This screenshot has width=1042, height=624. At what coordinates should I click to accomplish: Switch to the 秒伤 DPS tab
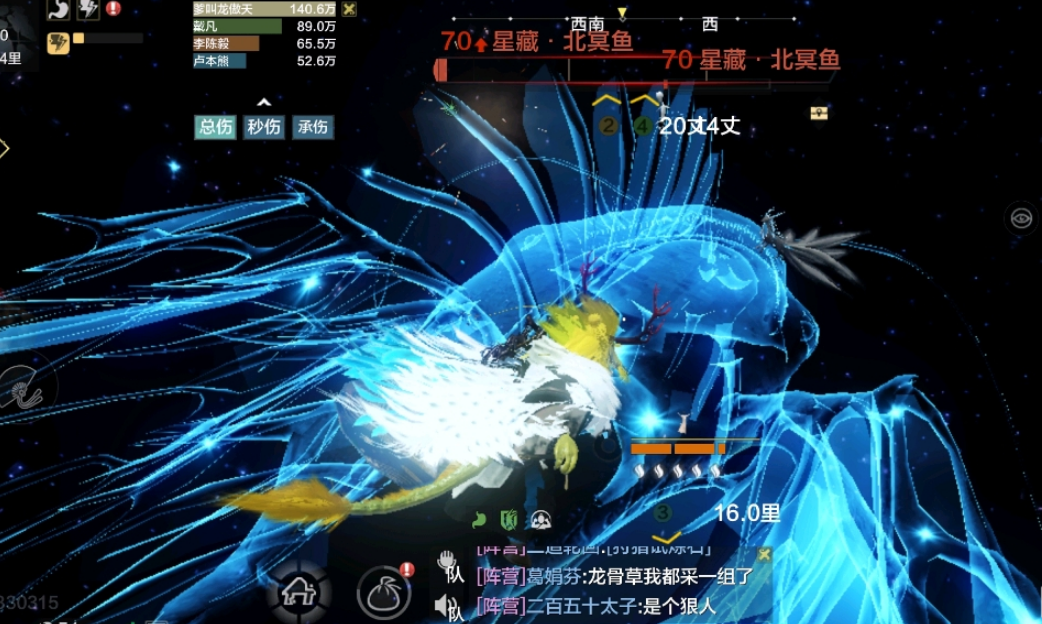tap(264, 127)
